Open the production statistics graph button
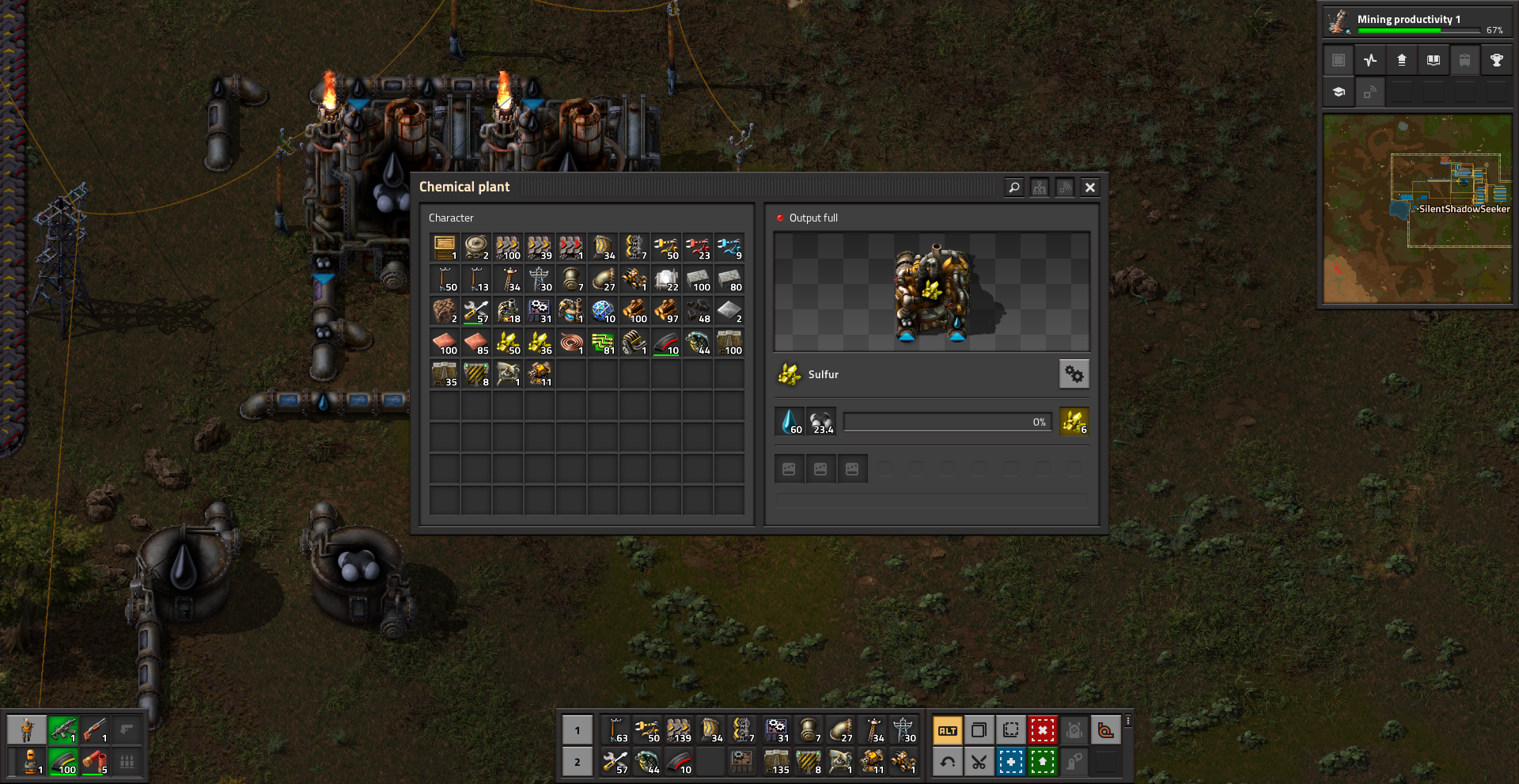 tap(1370, 60)
